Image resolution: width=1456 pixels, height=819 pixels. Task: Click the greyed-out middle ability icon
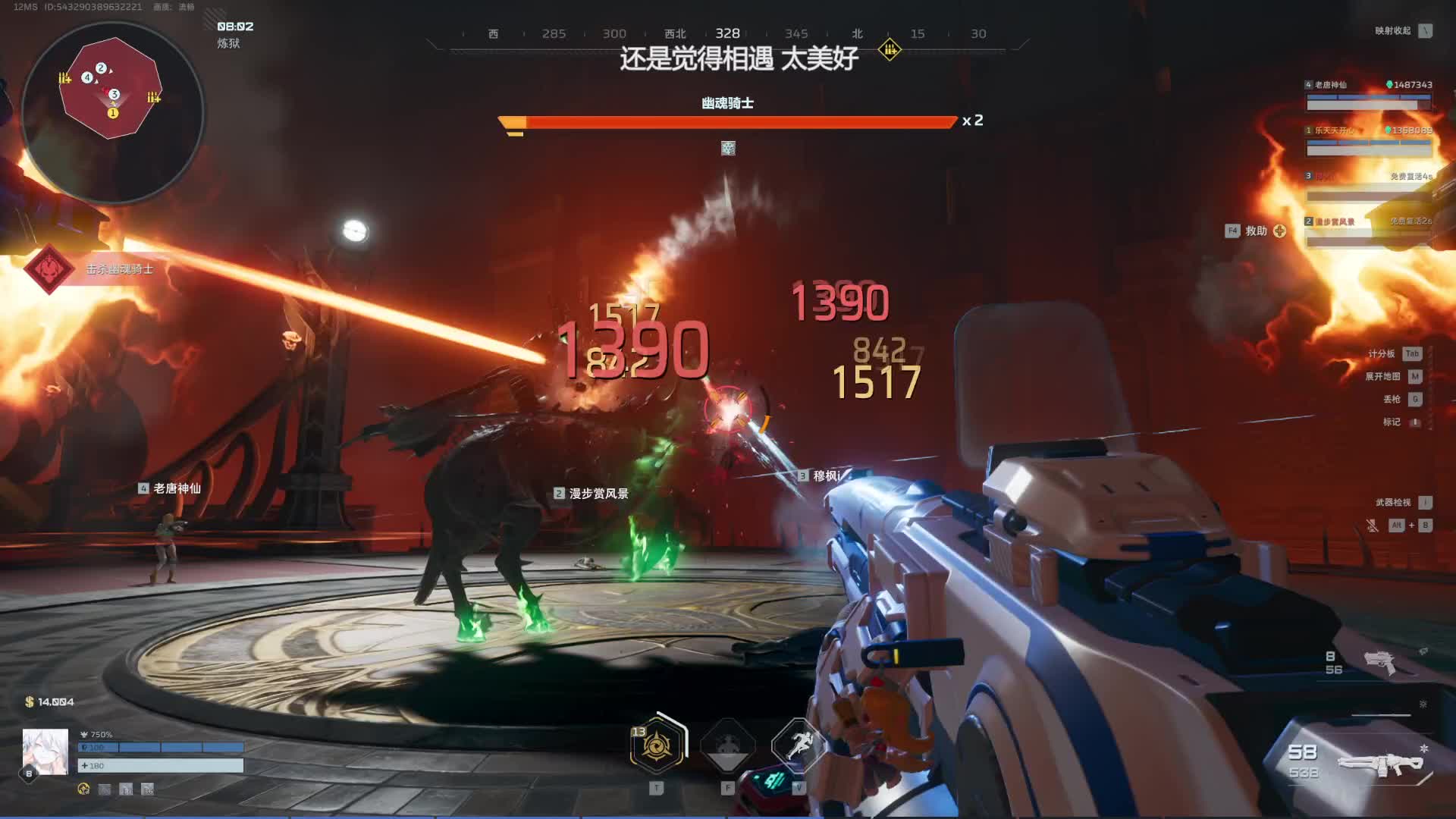(727, 746)
